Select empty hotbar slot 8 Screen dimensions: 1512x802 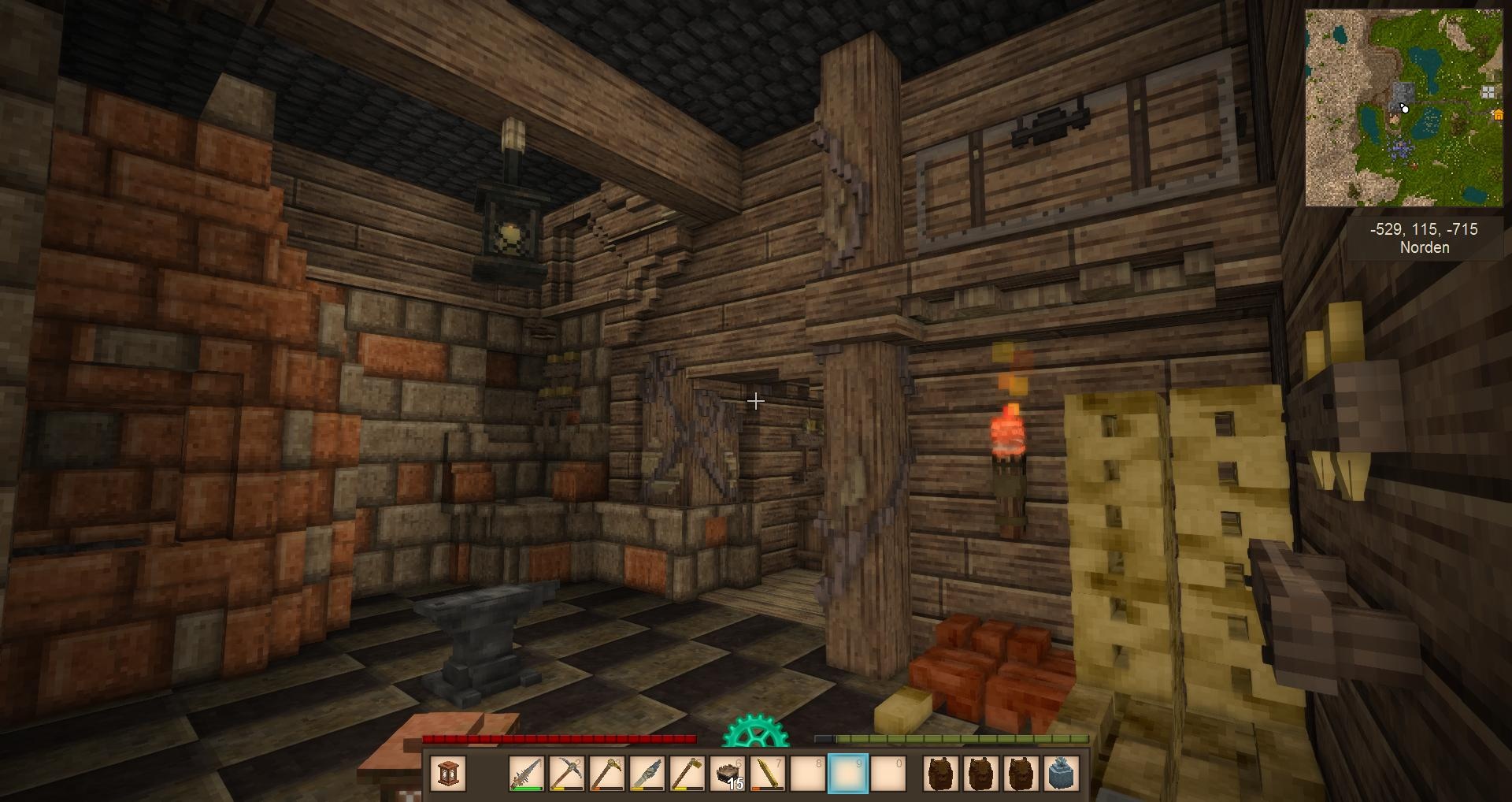tap(809, 773)
